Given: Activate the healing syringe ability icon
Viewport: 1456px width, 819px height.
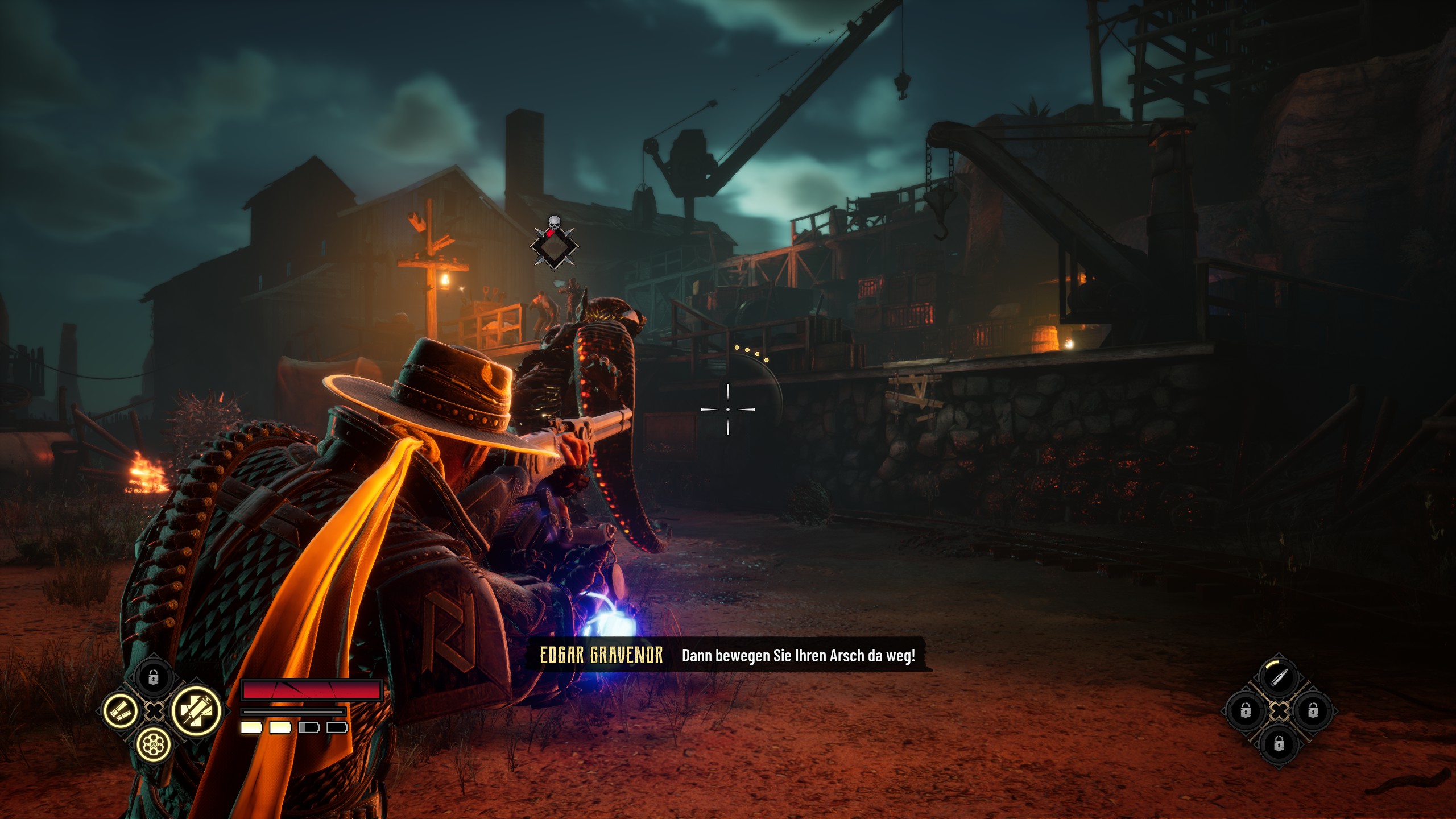Looking at the screenshot, I should pos(196,710).
